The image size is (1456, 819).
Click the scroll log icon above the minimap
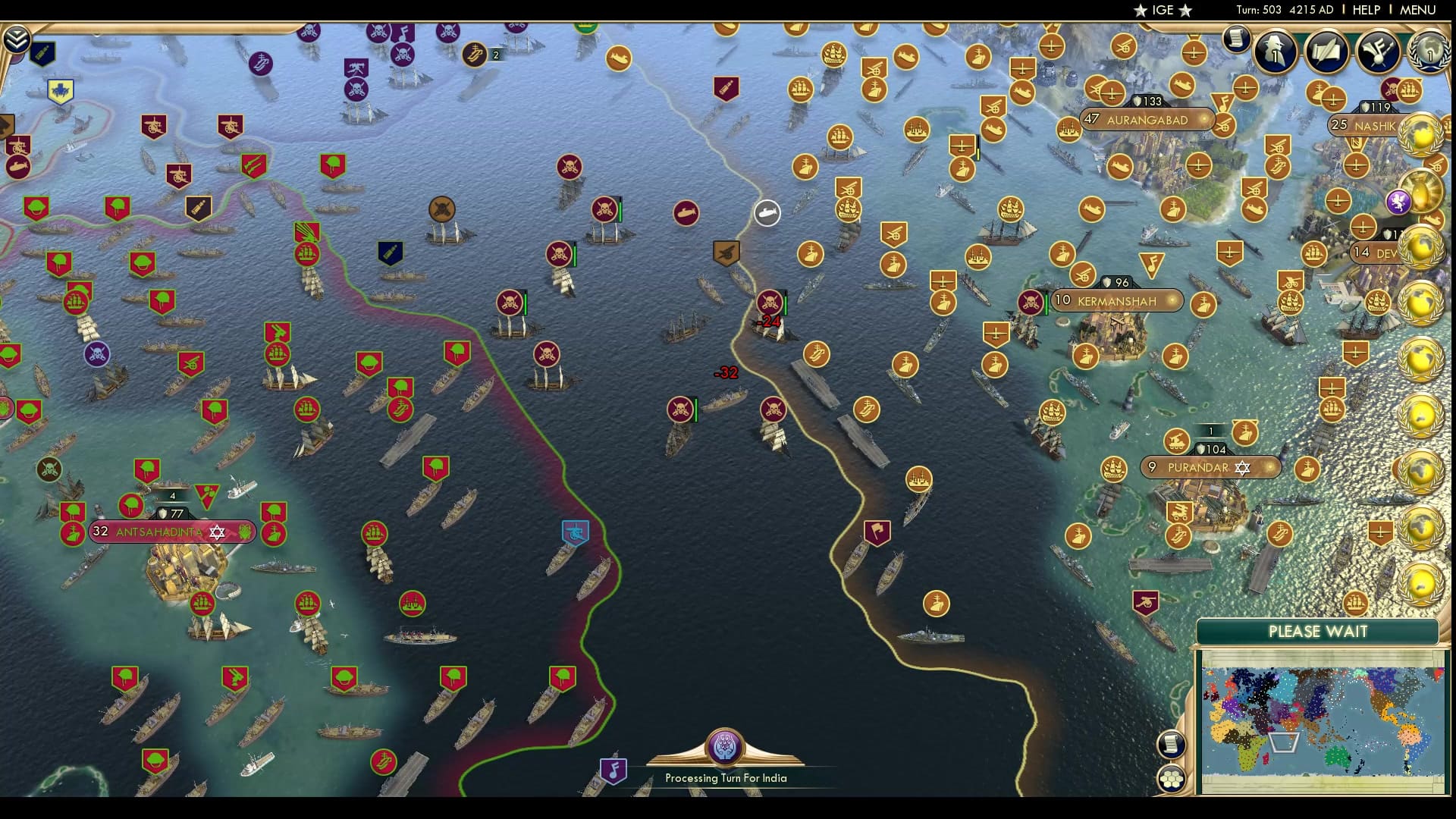tap(1172, 744)
